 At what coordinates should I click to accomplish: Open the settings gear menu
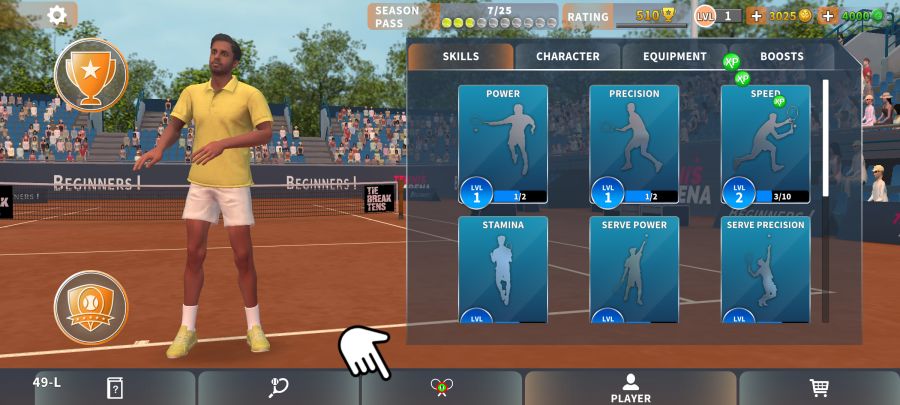57,15
